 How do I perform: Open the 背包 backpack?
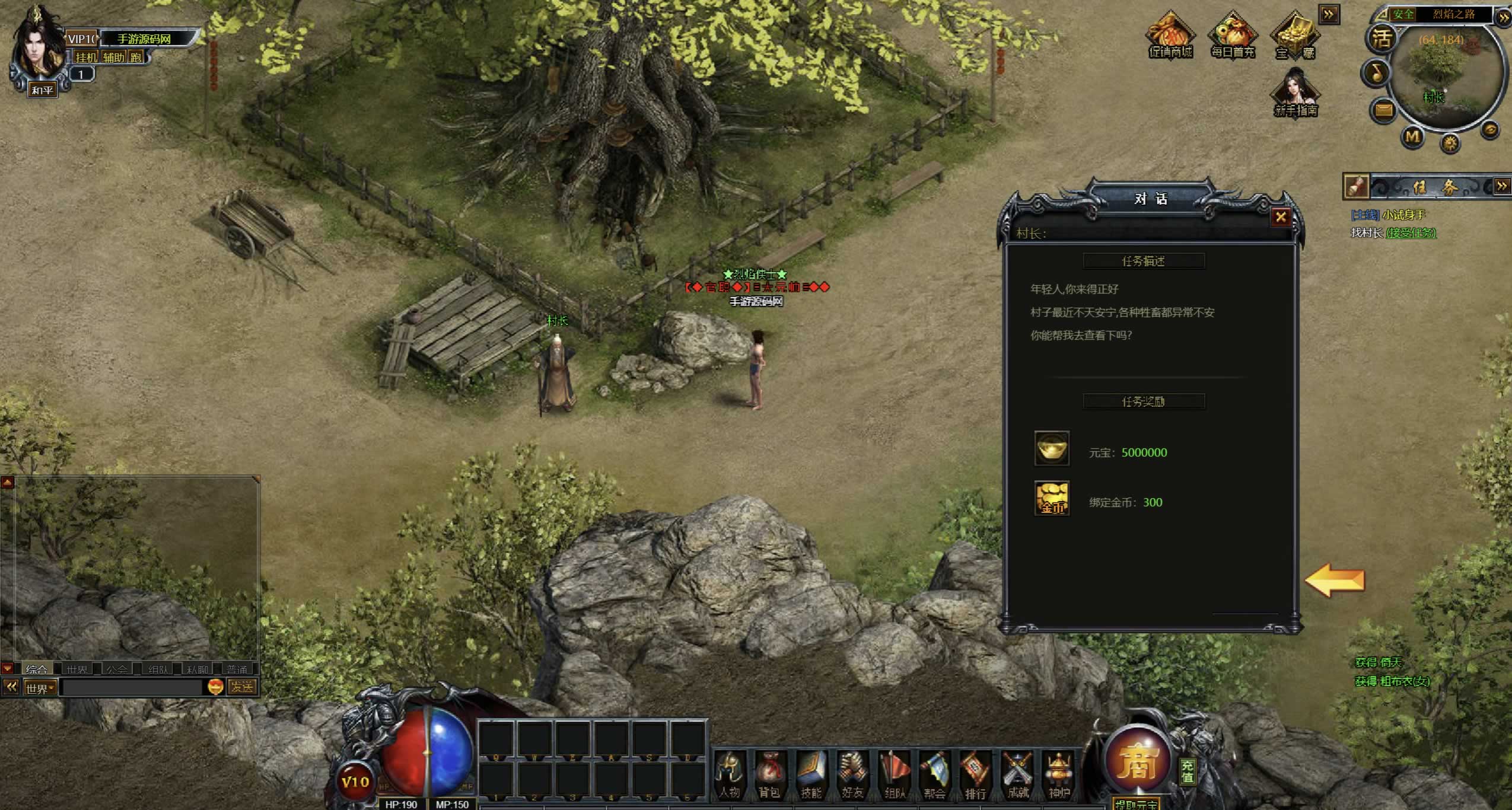tap(769, 774)
